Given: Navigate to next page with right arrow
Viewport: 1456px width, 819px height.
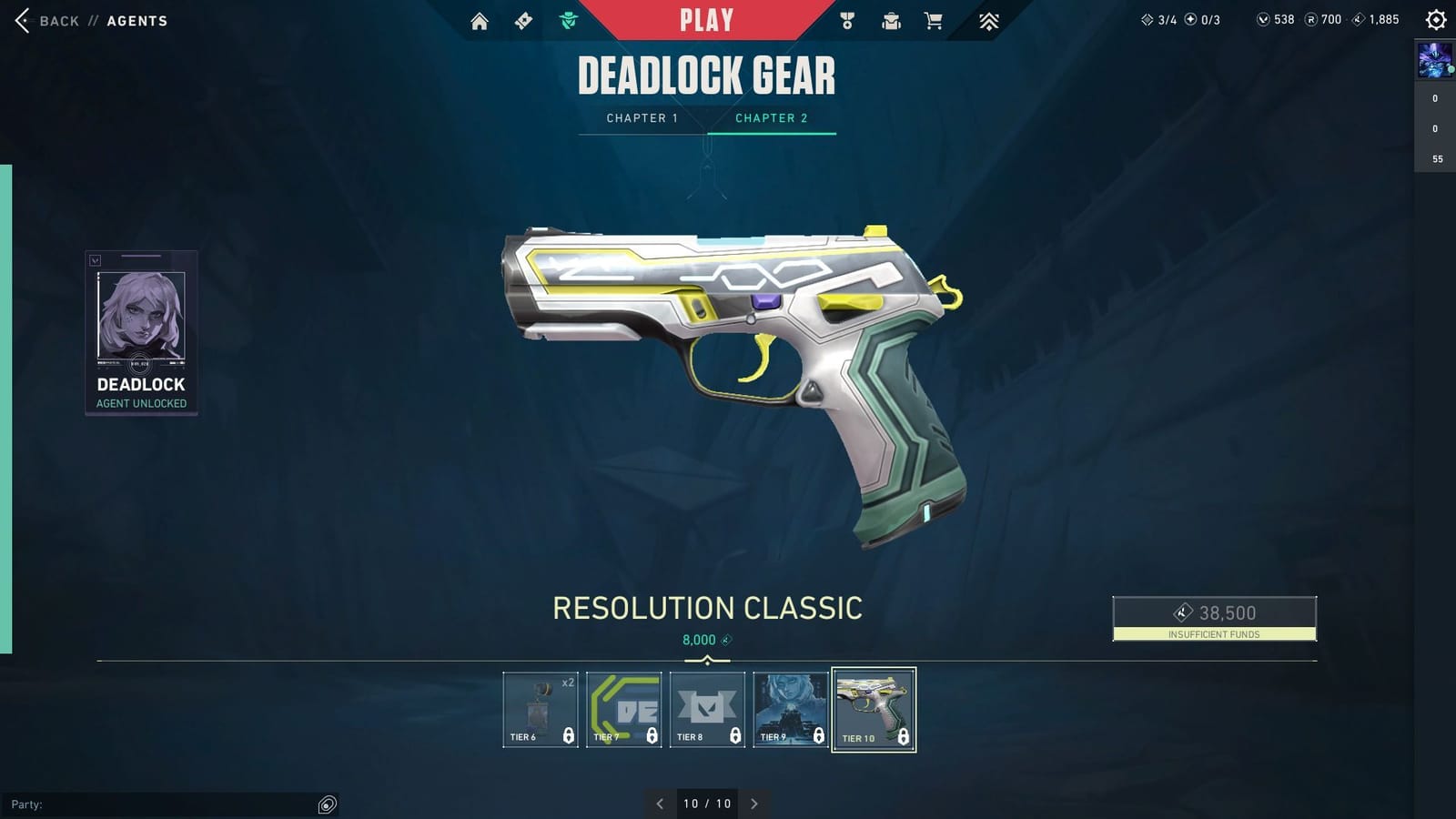Looking at the screenshot, I should click(754, 804).
